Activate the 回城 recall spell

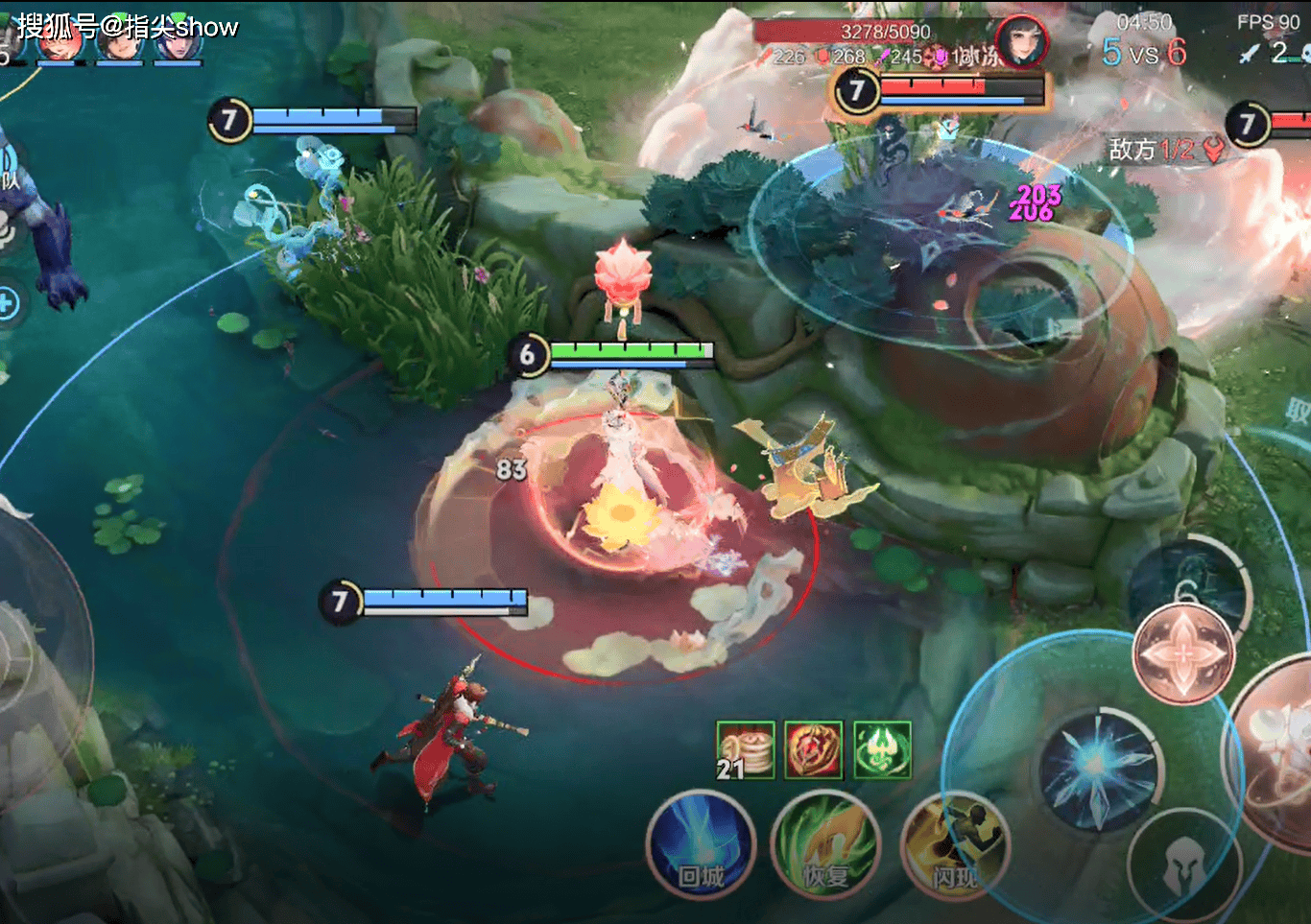[702, 844]
